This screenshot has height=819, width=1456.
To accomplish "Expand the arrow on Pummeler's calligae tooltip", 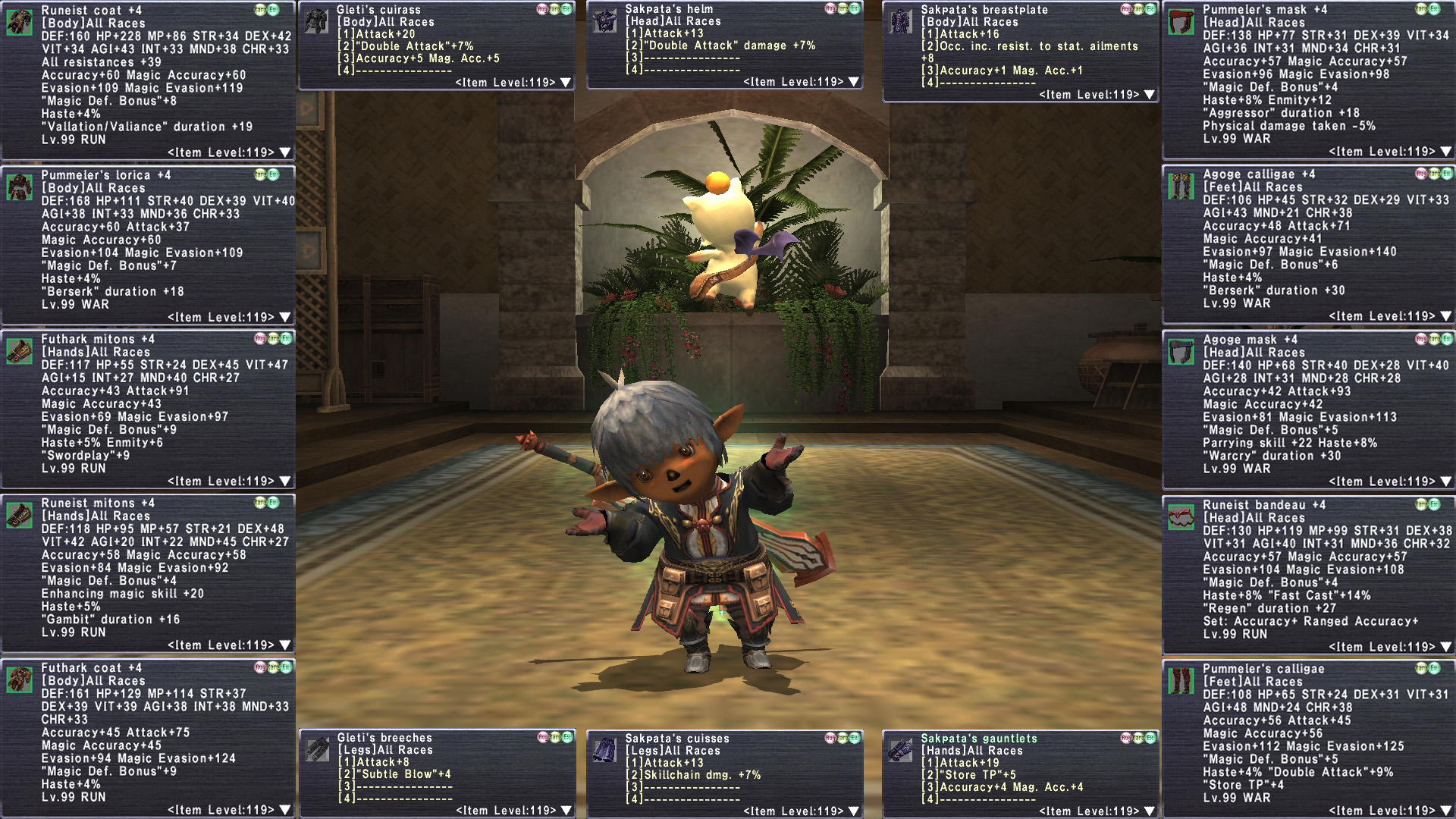I will pyautogui.click(x=1446, y=811).
